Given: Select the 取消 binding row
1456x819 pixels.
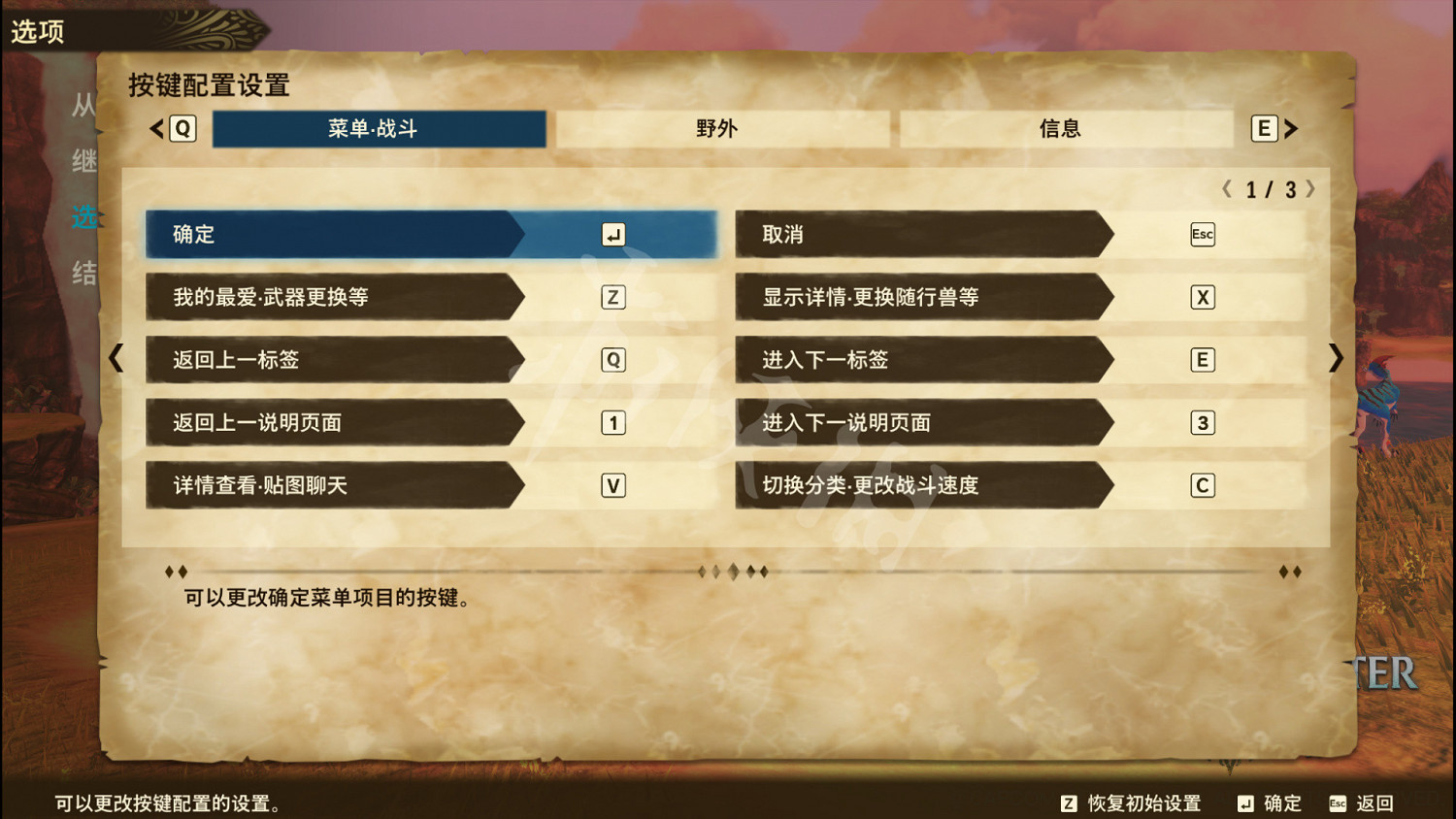Looking at the screenshot, I should [922, 234].
